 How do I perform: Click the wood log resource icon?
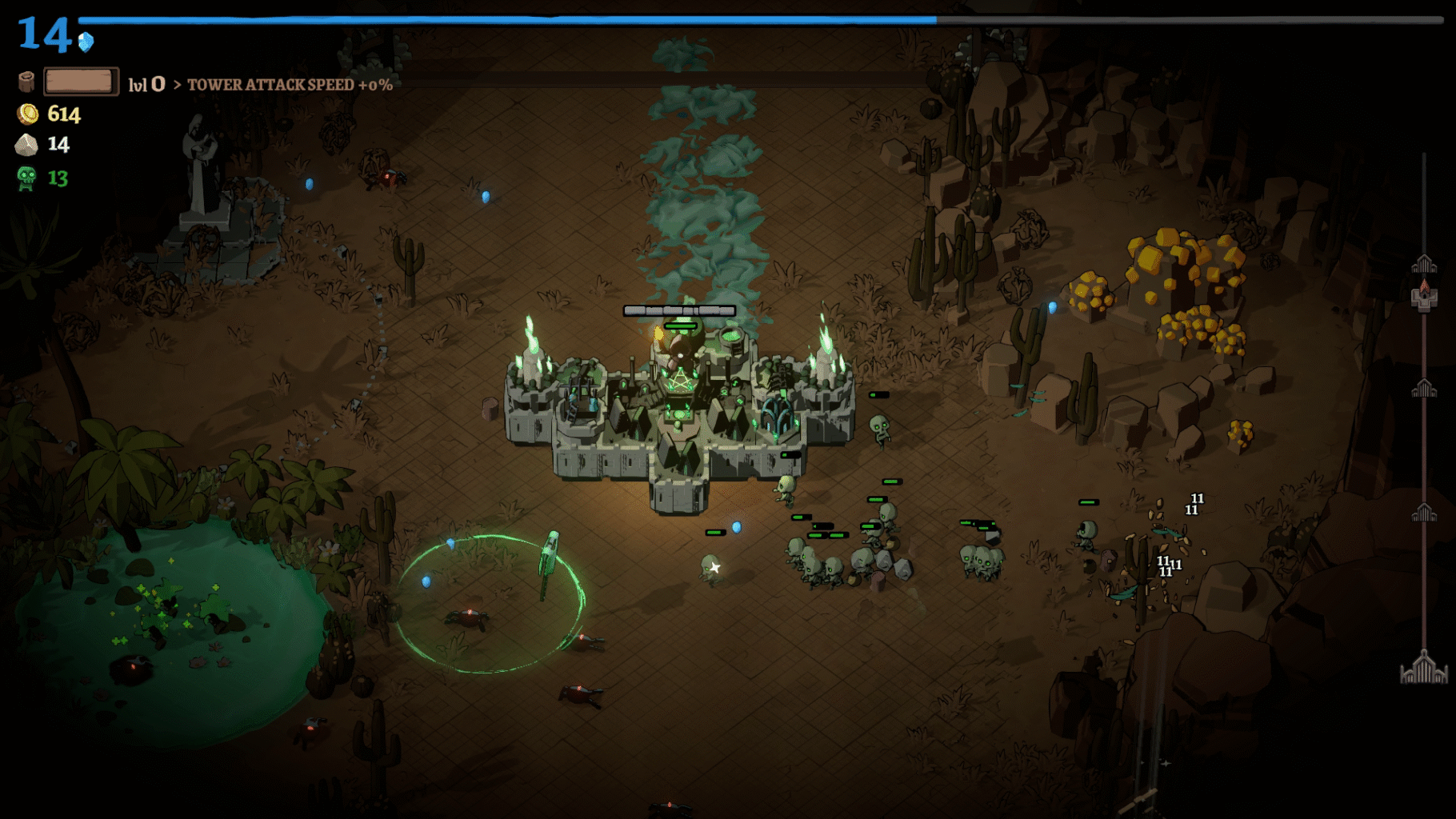coord(26,82)
